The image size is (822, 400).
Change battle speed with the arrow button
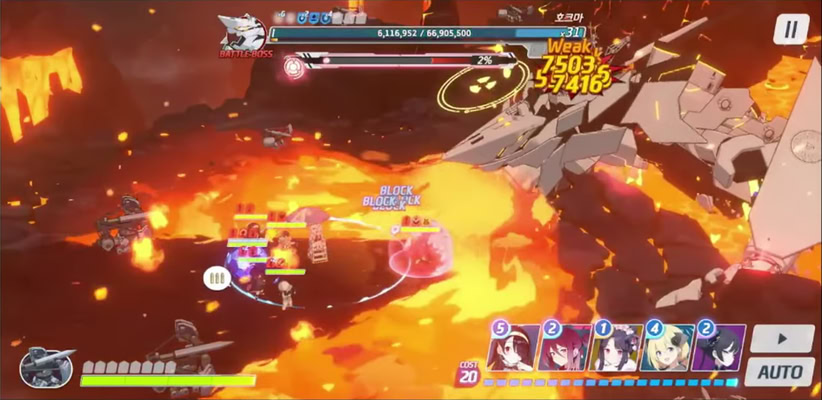(x=780, y=338)
